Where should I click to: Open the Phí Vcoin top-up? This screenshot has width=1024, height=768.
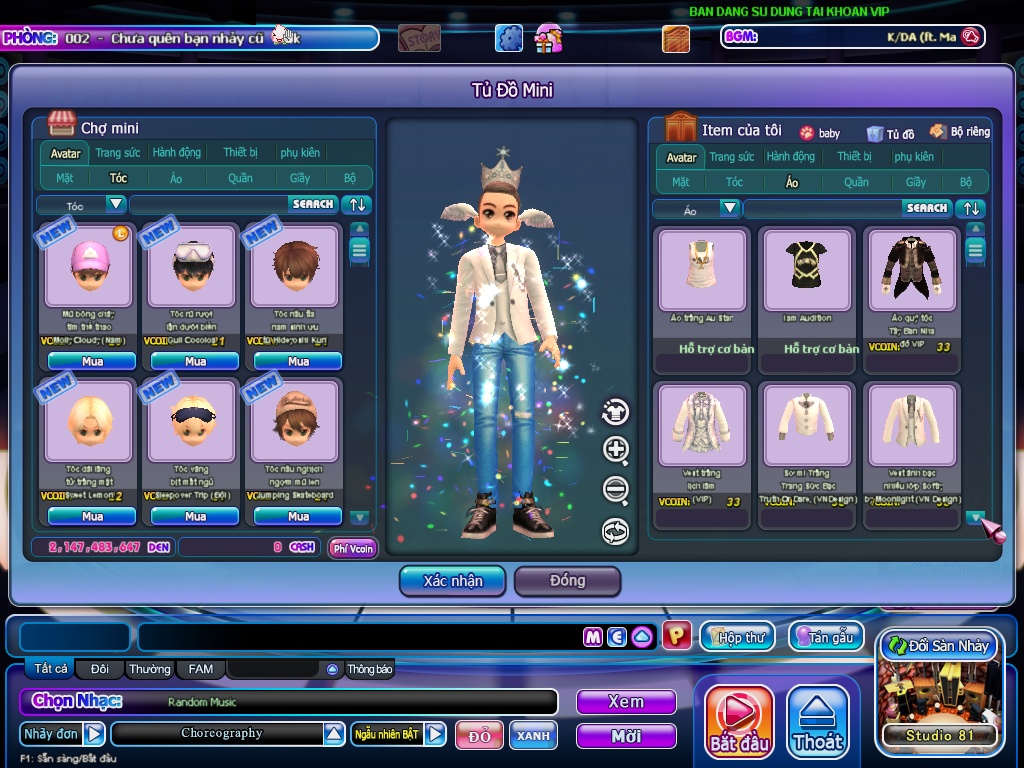pyautogui.click(x=353, y=548)
